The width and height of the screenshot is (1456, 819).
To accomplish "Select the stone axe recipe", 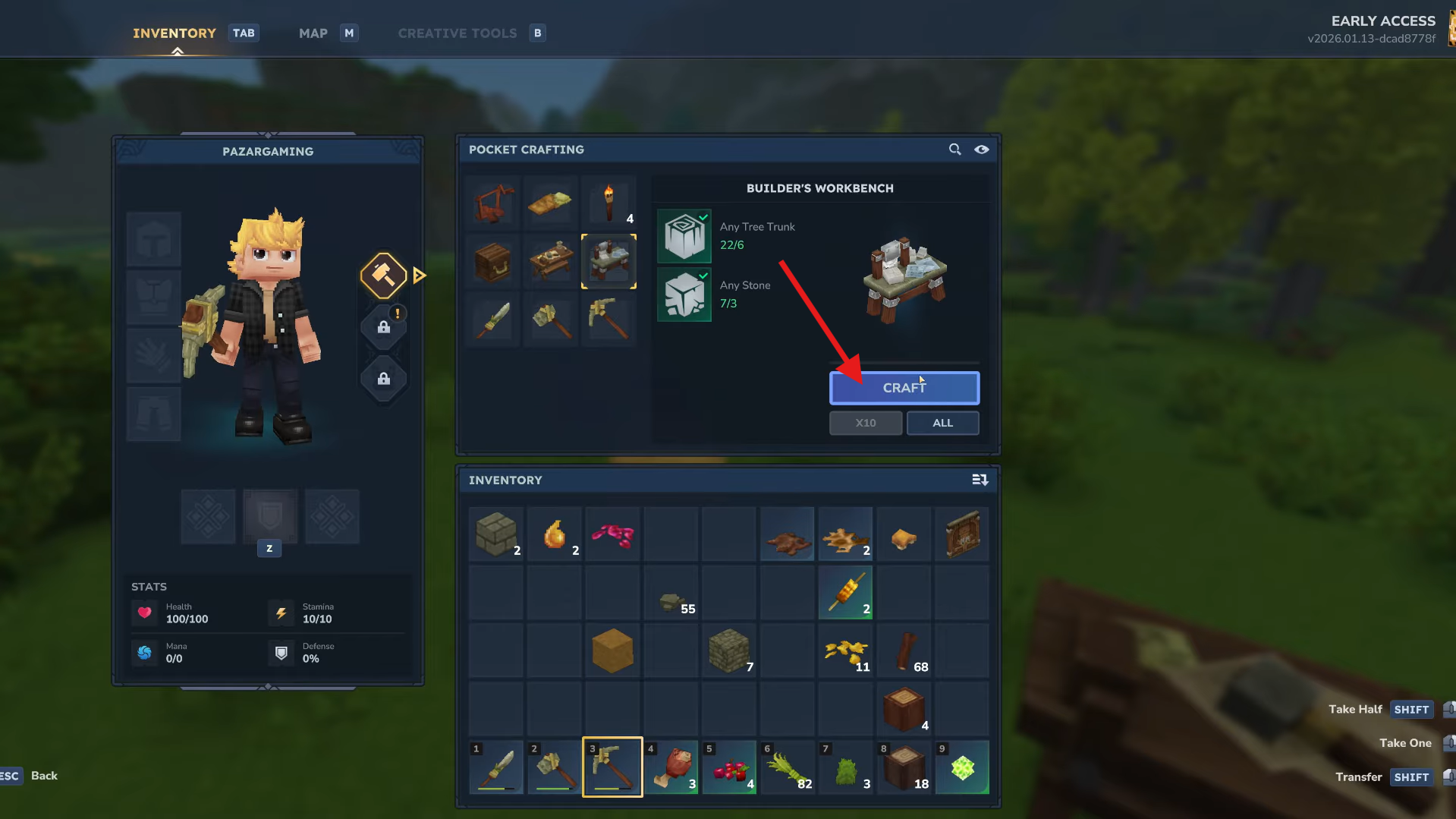I will (550, 320).
